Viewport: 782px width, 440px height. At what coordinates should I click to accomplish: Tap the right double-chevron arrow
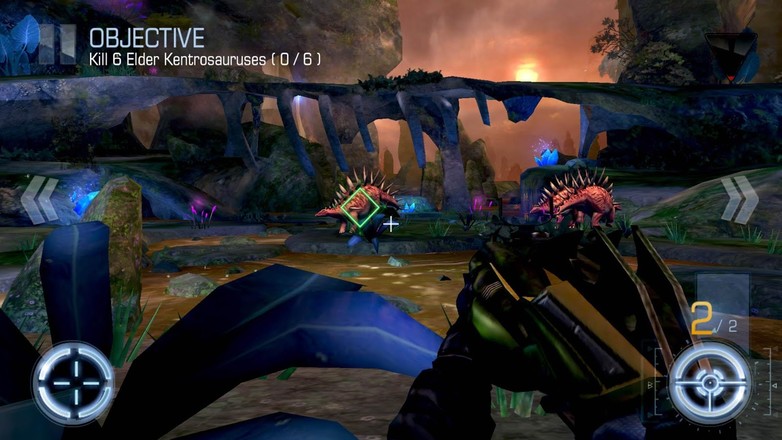click(x=740, y=199)
